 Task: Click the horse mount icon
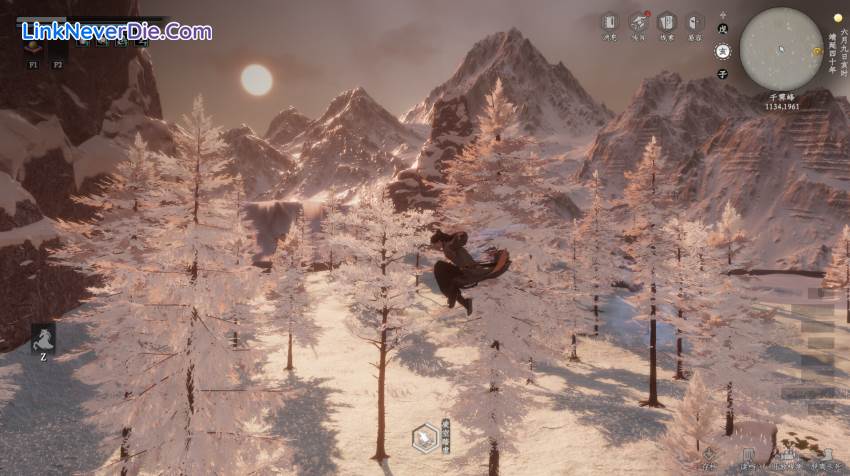(43, 338)
